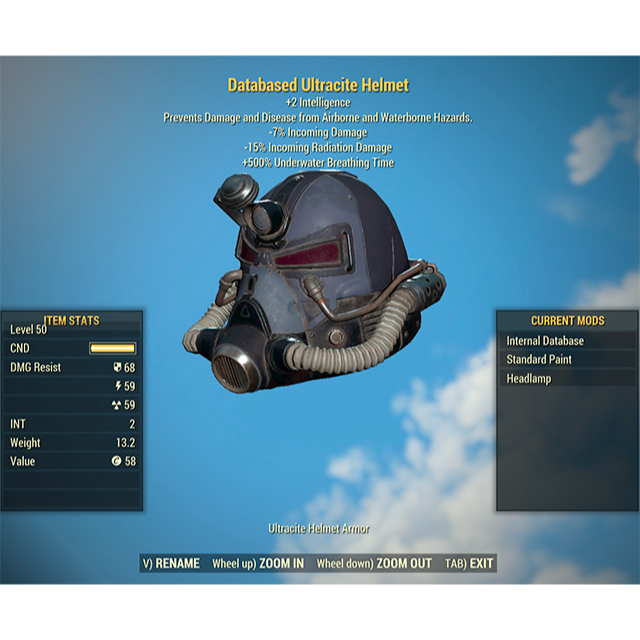Click Zoom Out on the bottom bar
The width and height of the screenshot is (640, 640).
[374, 564]
